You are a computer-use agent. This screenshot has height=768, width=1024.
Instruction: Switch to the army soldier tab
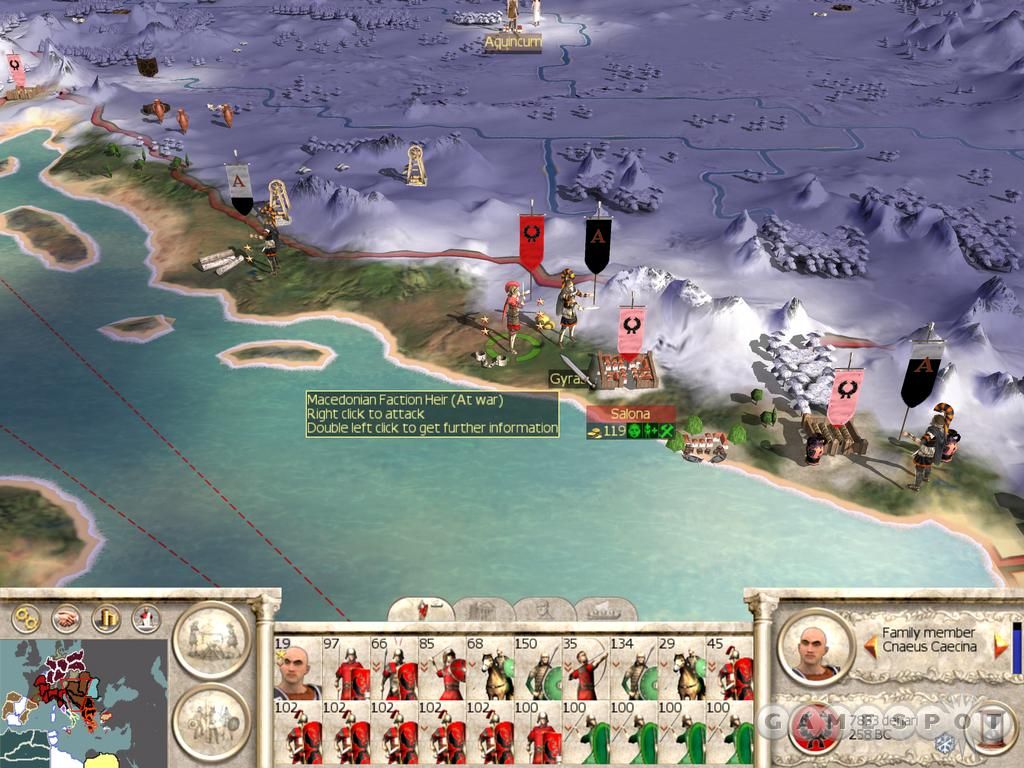click(421, 609)
